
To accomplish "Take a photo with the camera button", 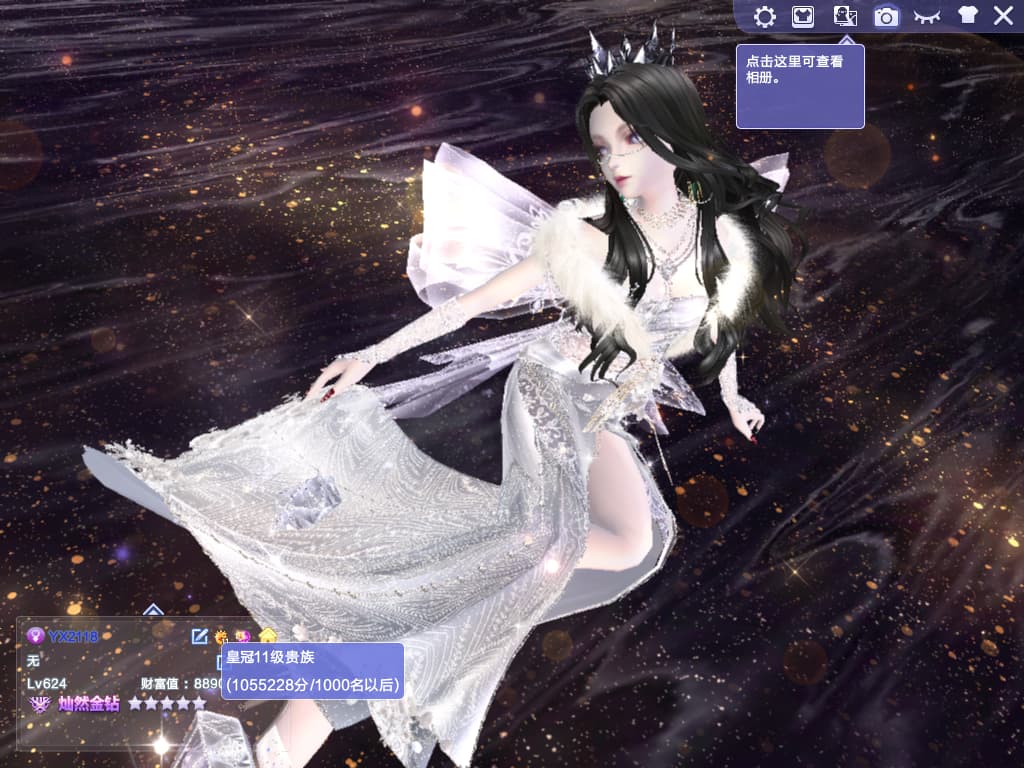I will tap(886, 16).
